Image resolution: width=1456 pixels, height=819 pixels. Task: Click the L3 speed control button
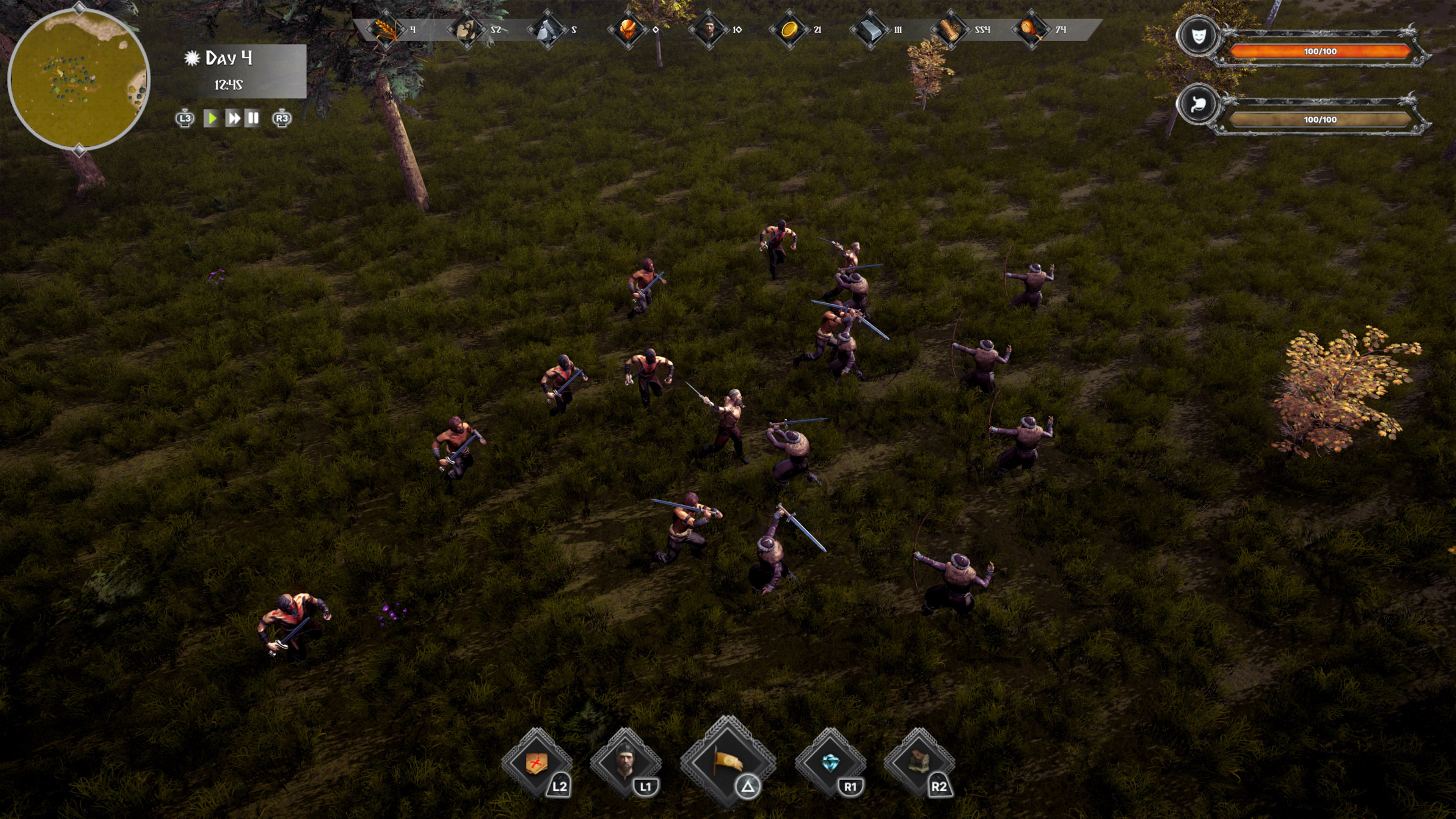(x=185, y=119)
